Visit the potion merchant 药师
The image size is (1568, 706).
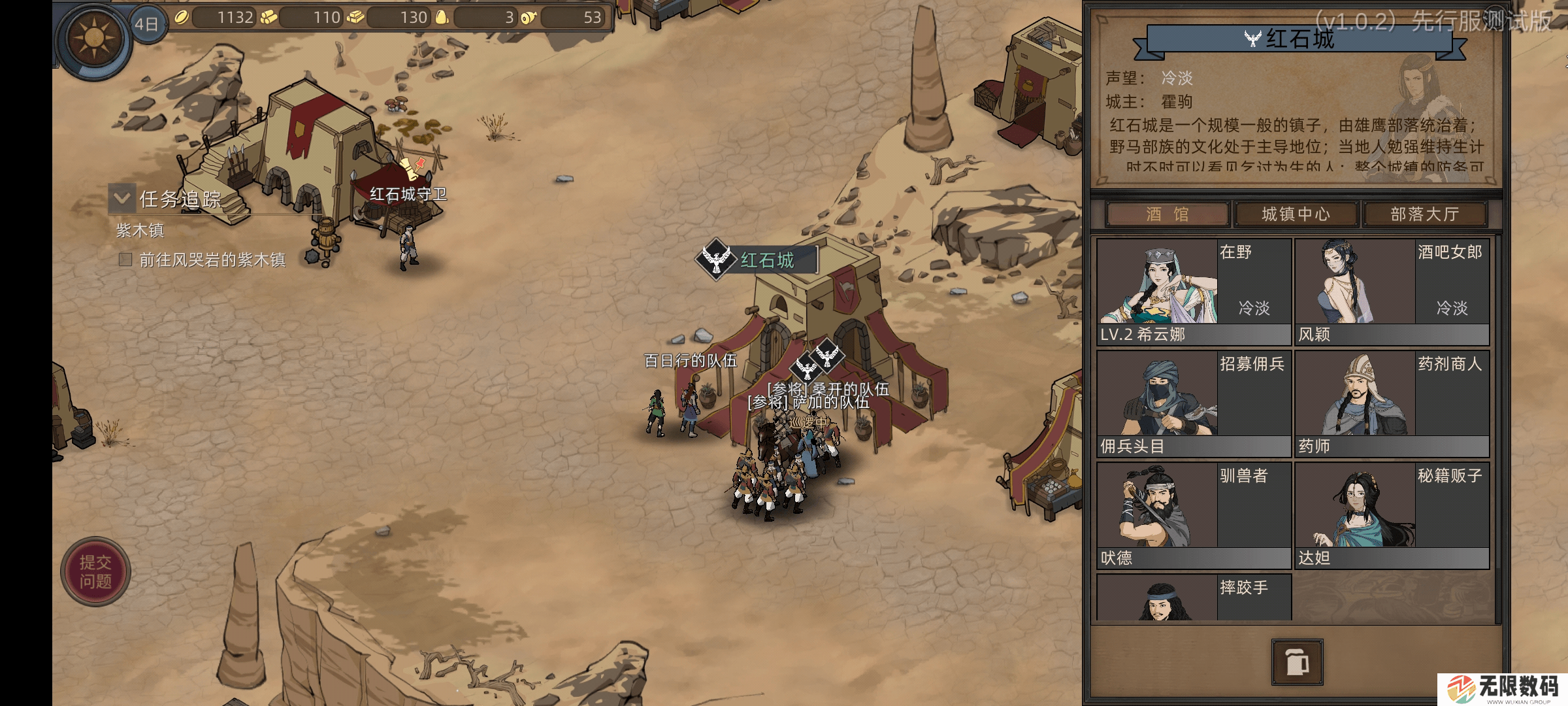pyautogui.click(x=1392, y=403)
